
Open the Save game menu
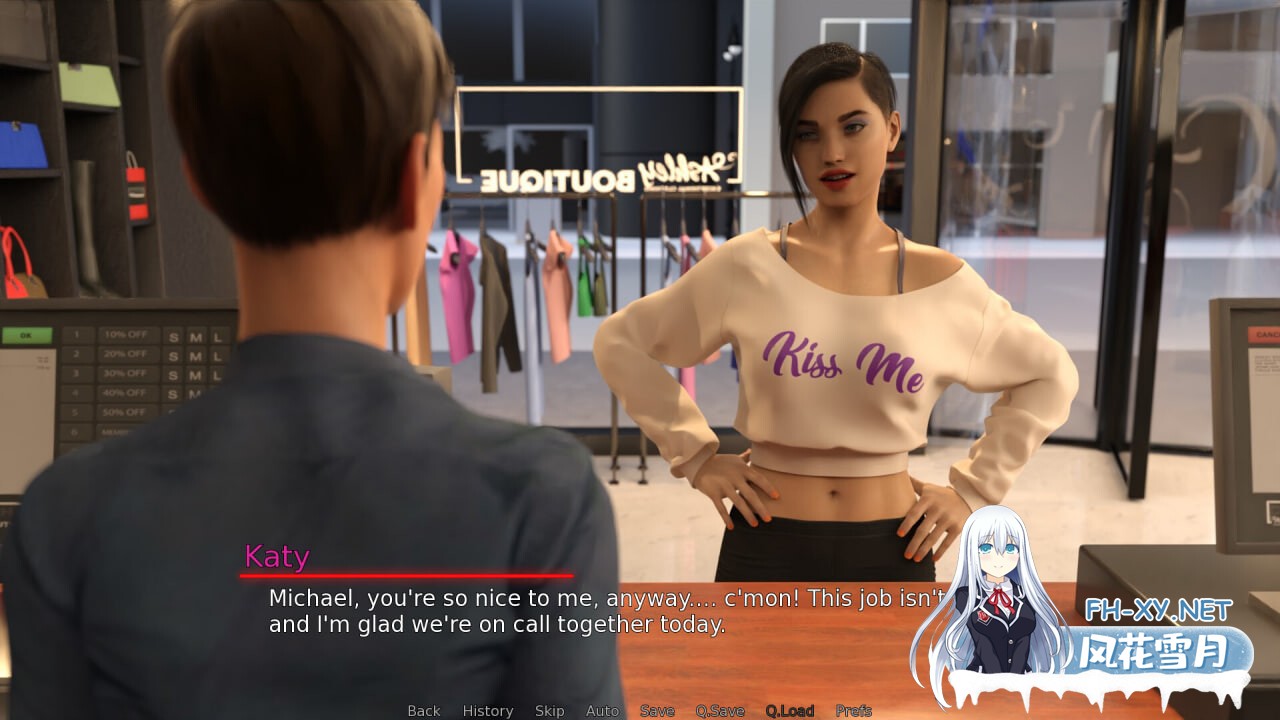point(657,711)
